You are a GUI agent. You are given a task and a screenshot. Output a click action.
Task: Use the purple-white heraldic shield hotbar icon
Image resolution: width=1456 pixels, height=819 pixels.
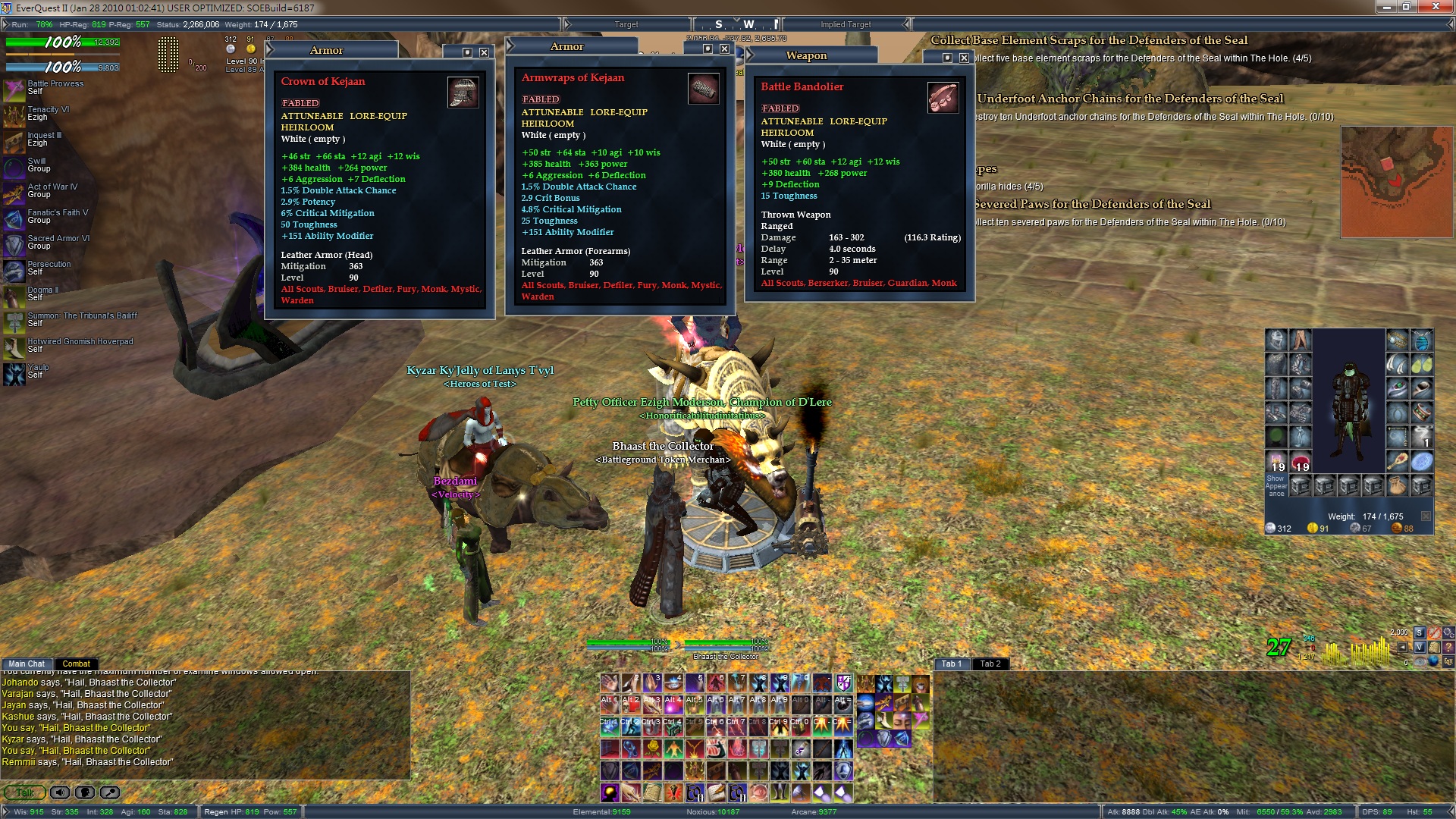(844, 683)
